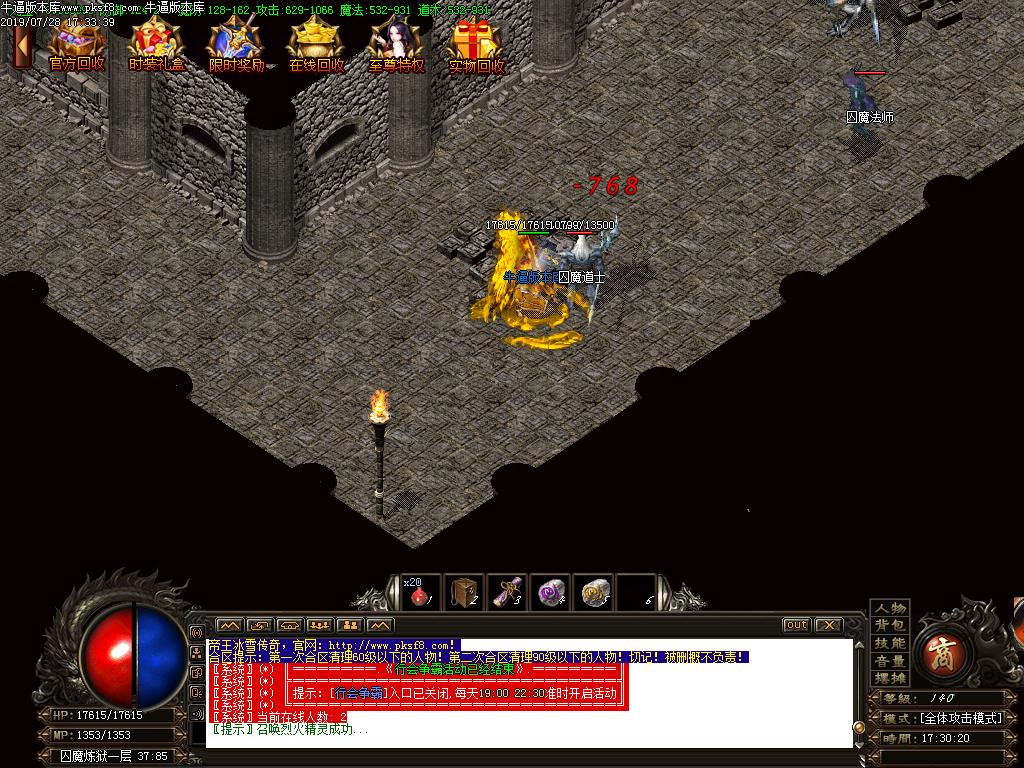Open the 官方回收 treasure chest menu
This screenshot has width=1024, height=768.
click(77, 45)
